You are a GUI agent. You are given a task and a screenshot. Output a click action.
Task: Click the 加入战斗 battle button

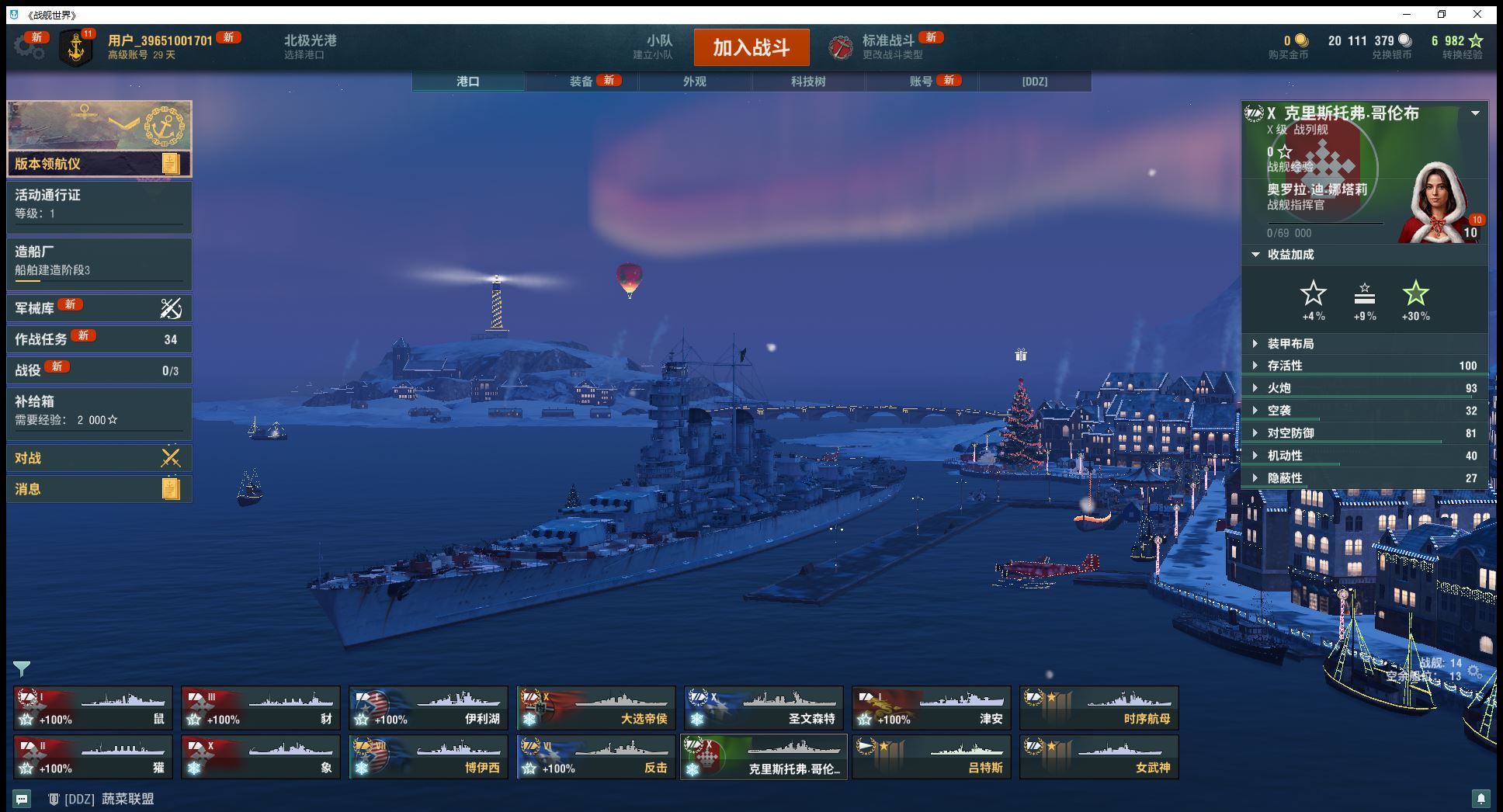751,47
